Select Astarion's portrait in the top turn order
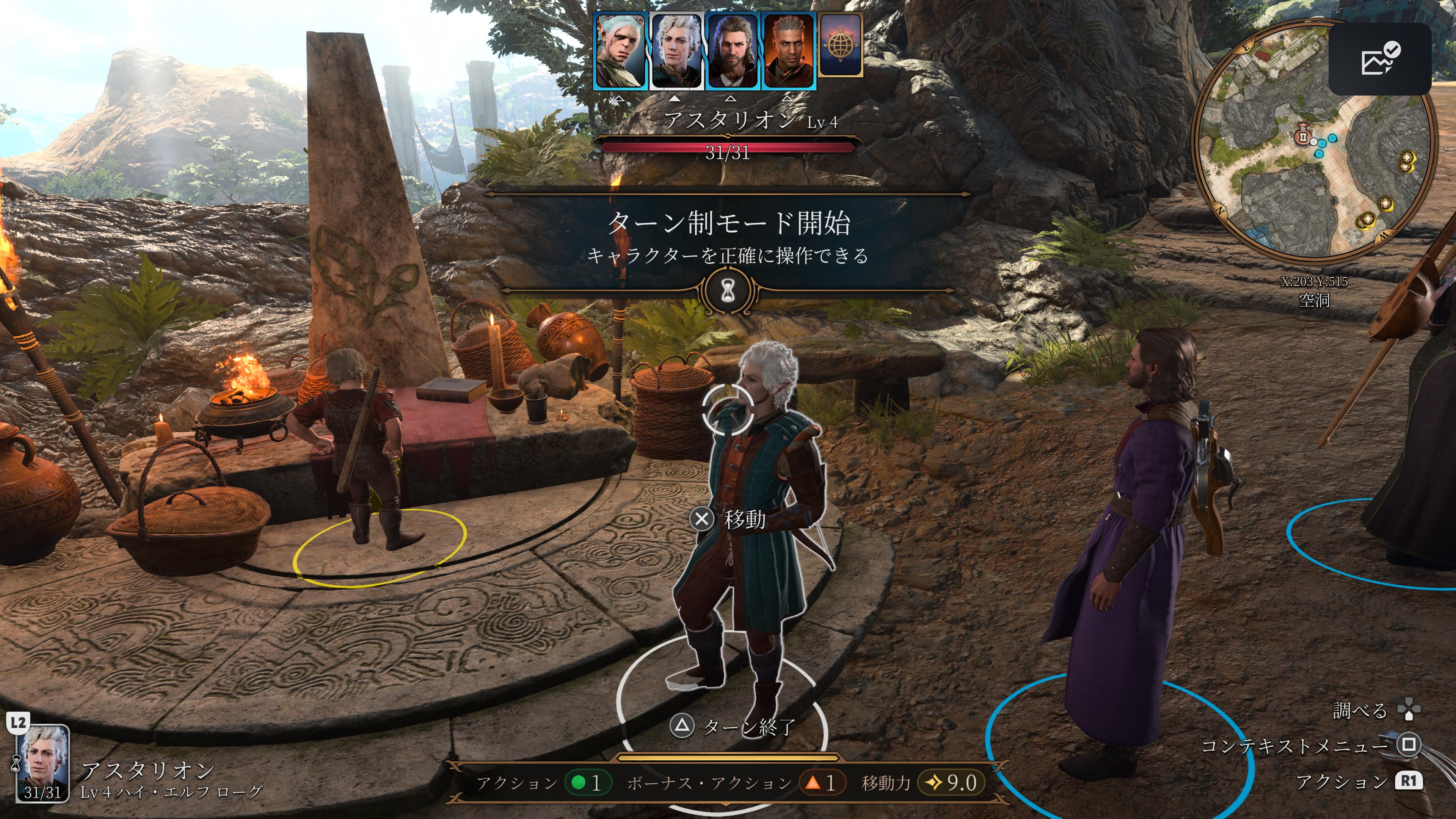 click(676, 51)
